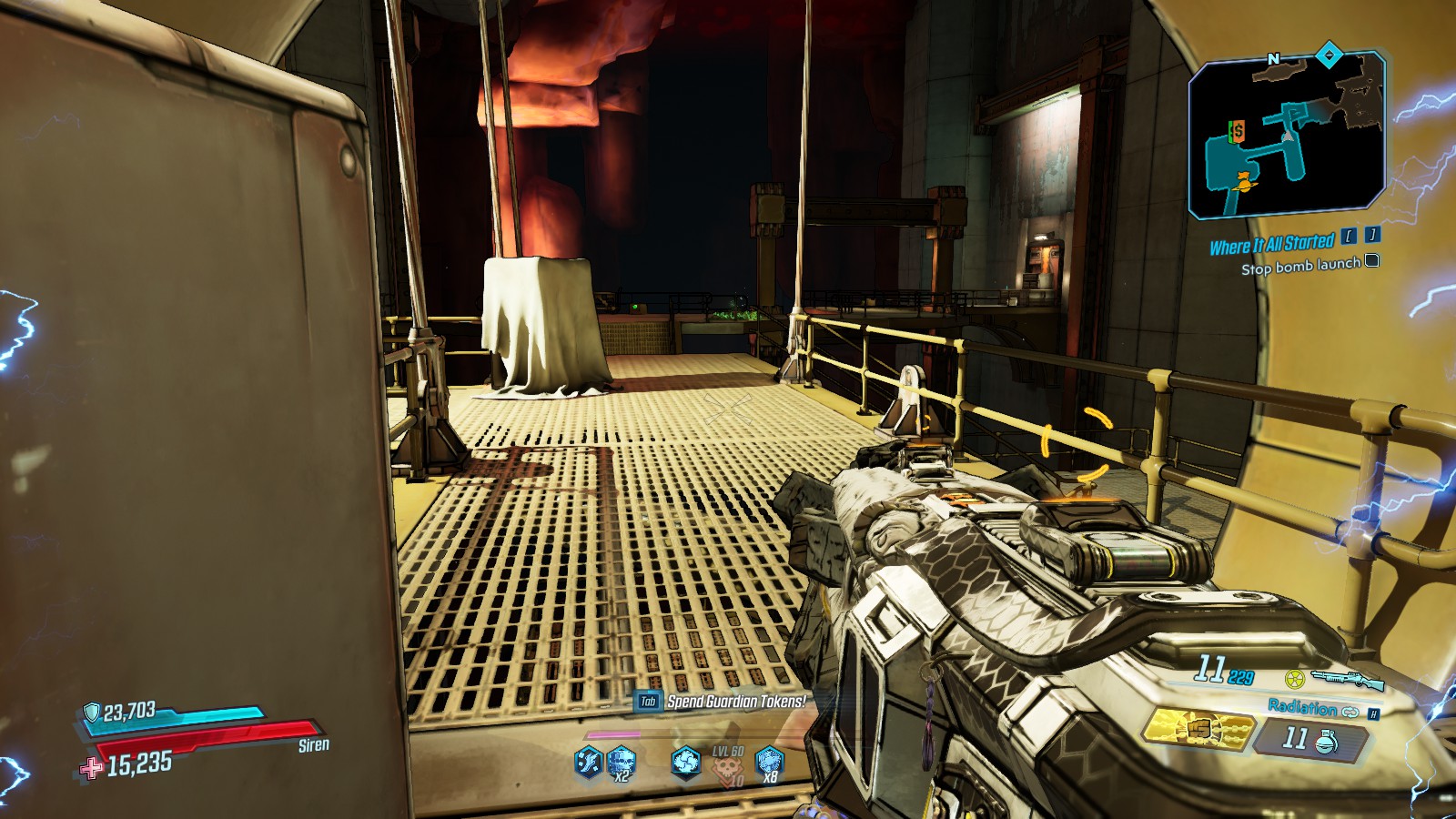Click the swirl status buff icon

[685, 762]
